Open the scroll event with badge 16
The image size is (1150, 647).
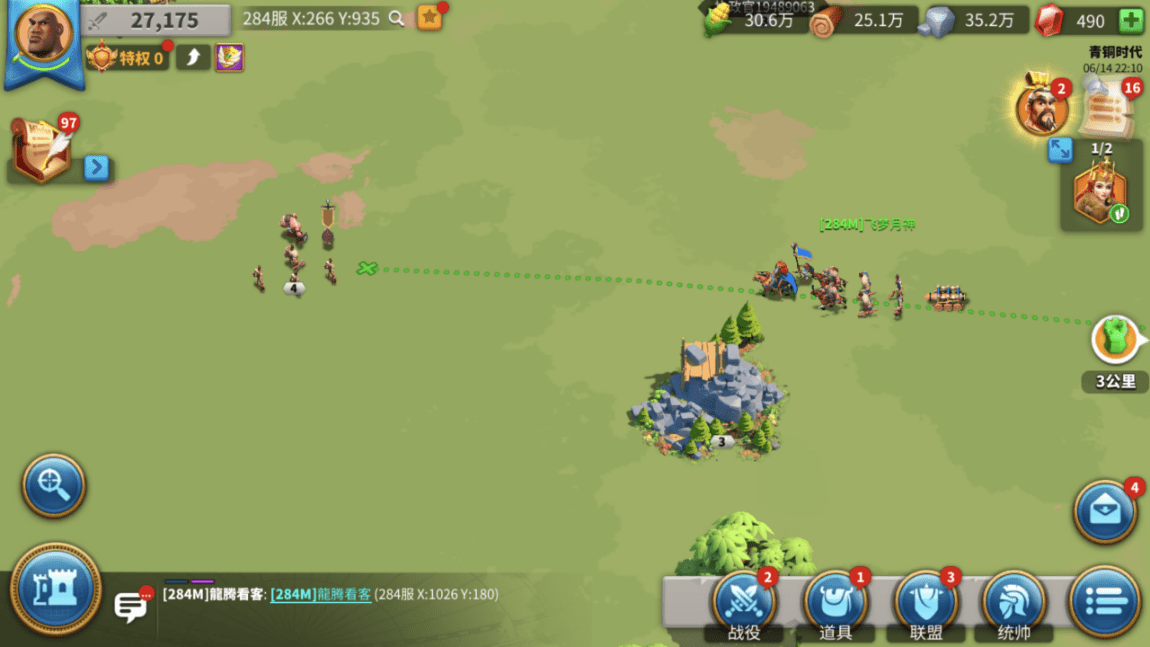1106,108
